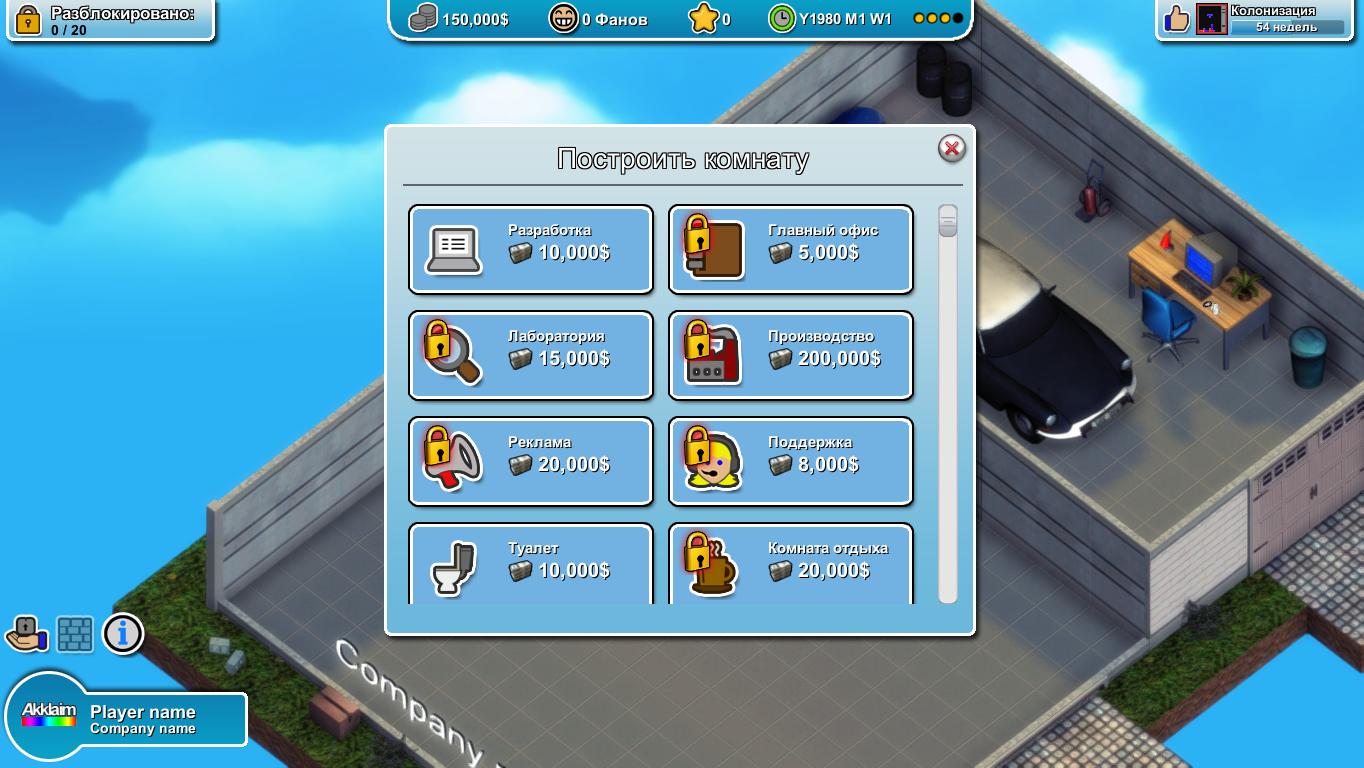The height and width of the screenshot is (768, 1364).
Task: Choose the locked Комната отдыха room
Action: click(x=790, y=564)
